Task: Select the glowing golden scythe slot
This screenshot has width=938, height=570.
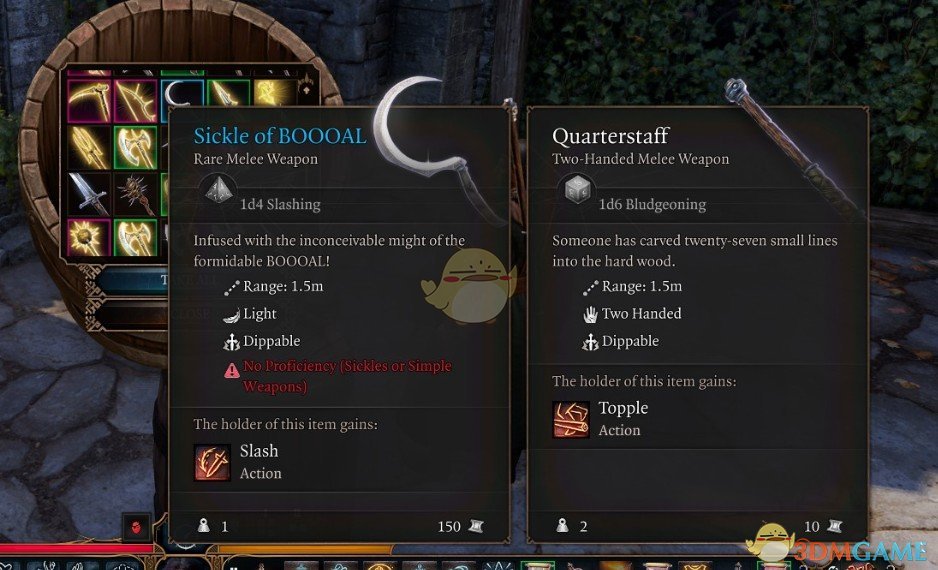Action: pos(88,100)
